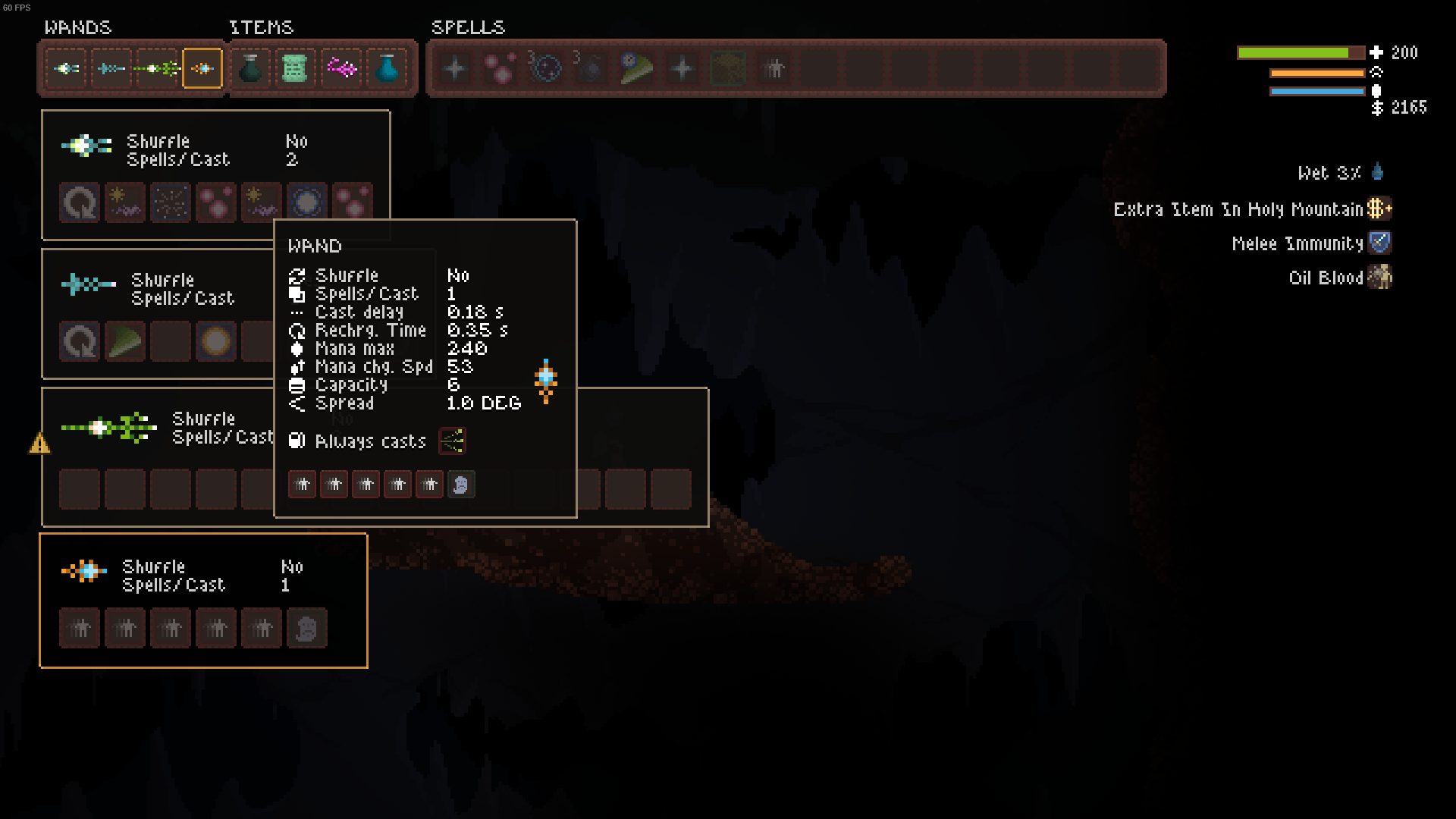Screen dimensions: 1456x819
Task: Select the blue water potion flask
Action: pyautogui.click(x=387, y=69)
